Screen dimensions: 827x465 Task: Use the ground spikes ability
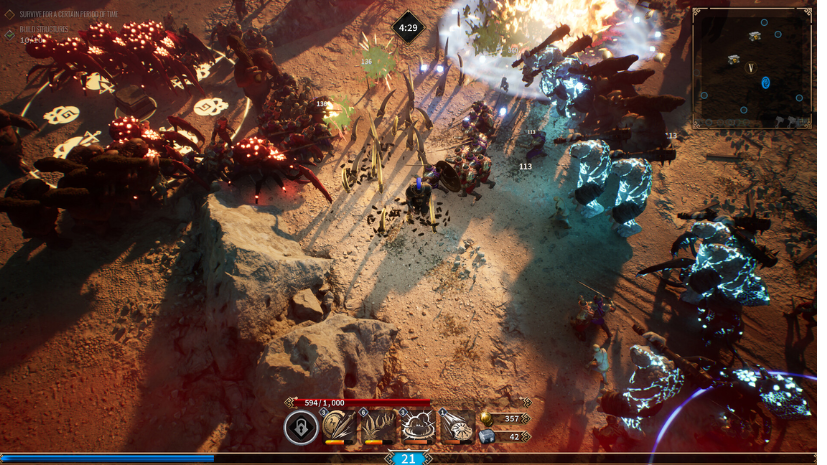point(378,427)
